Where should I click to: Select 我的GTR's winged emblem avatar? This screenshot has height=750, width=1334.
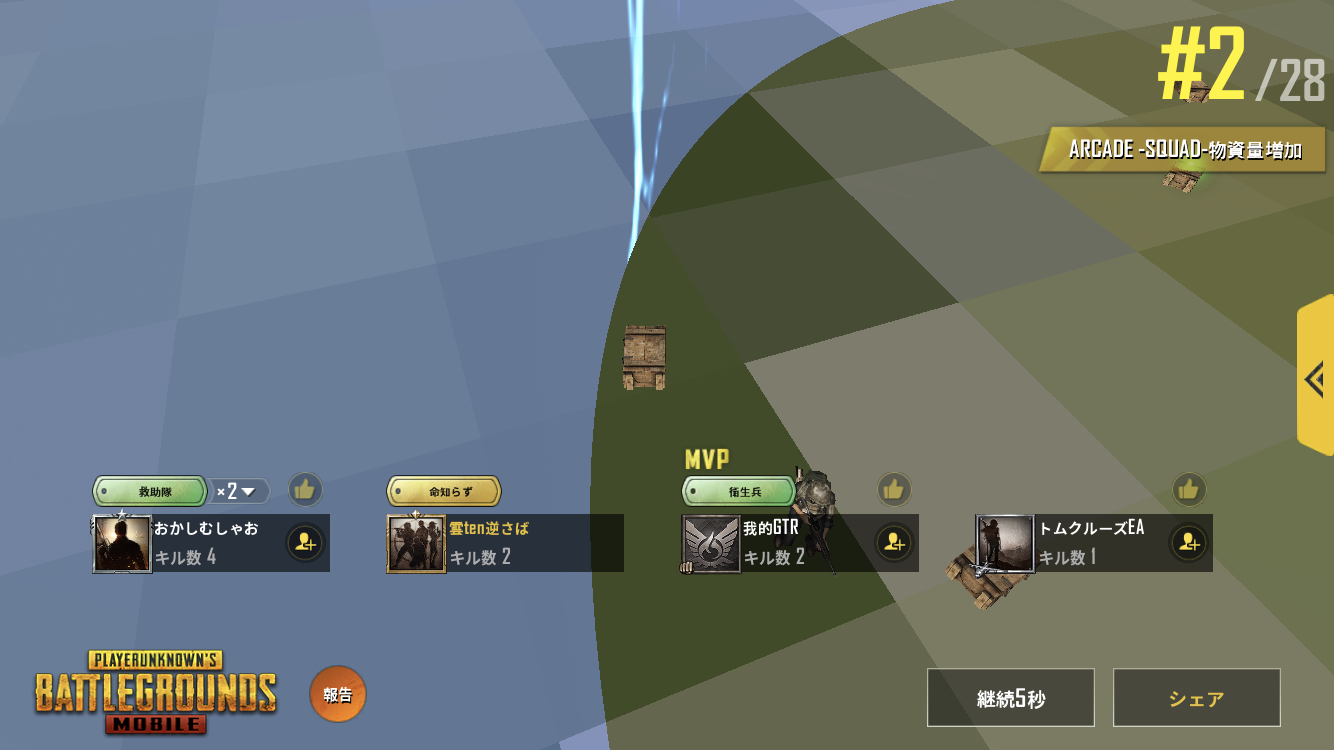click(x=711, y=543)
